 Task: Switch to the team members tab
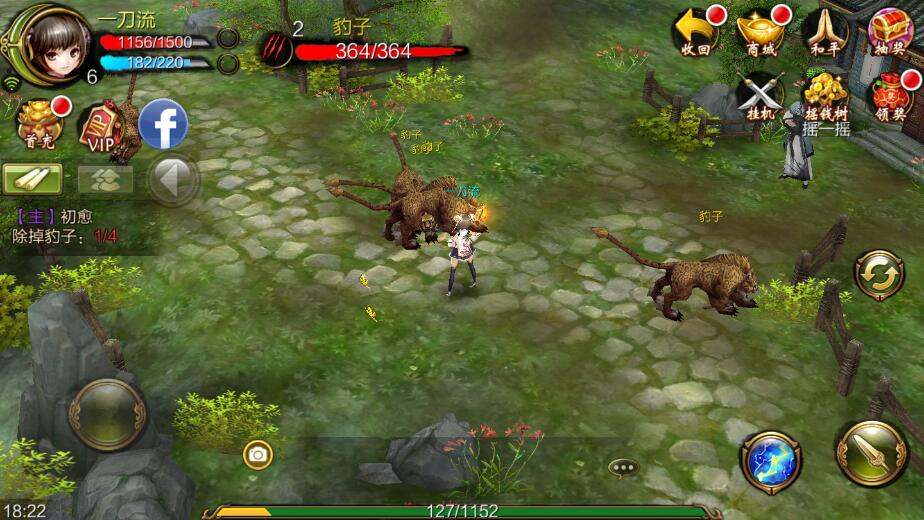coord(106,179)
